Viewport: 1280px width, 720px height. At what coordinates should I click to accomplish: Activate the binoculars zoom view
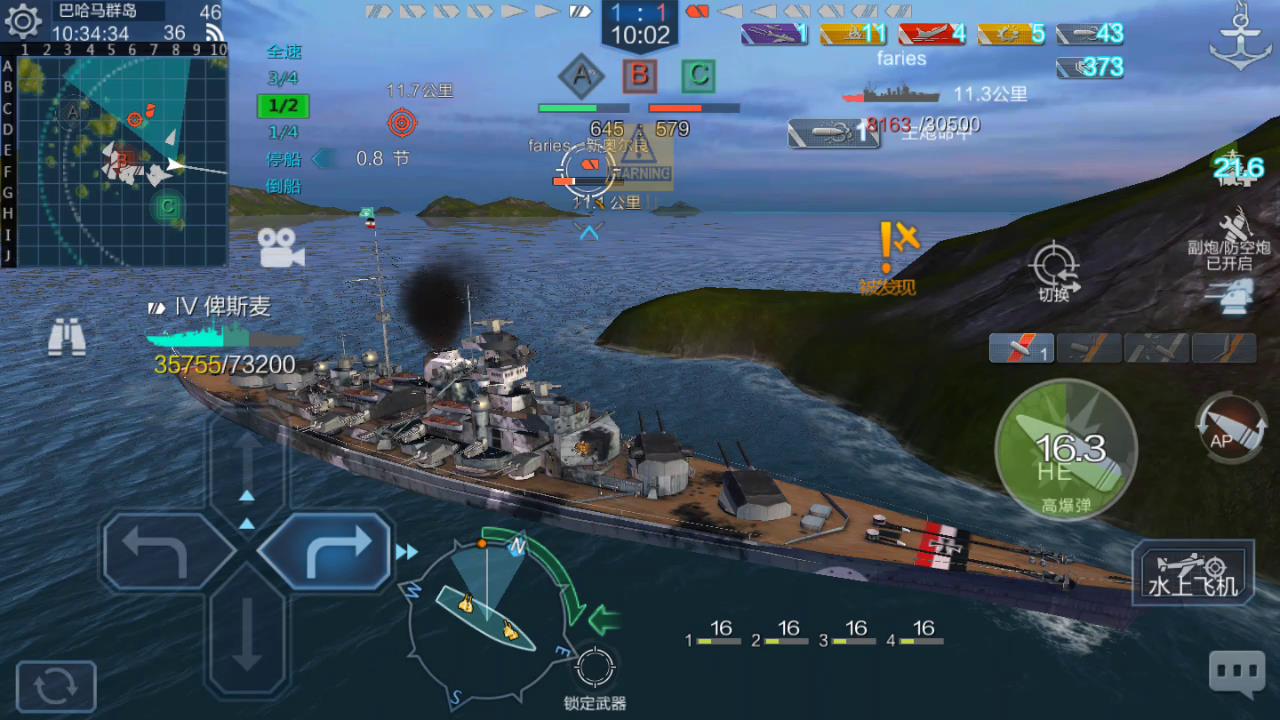pyautogui.click(x=67, y=338)
